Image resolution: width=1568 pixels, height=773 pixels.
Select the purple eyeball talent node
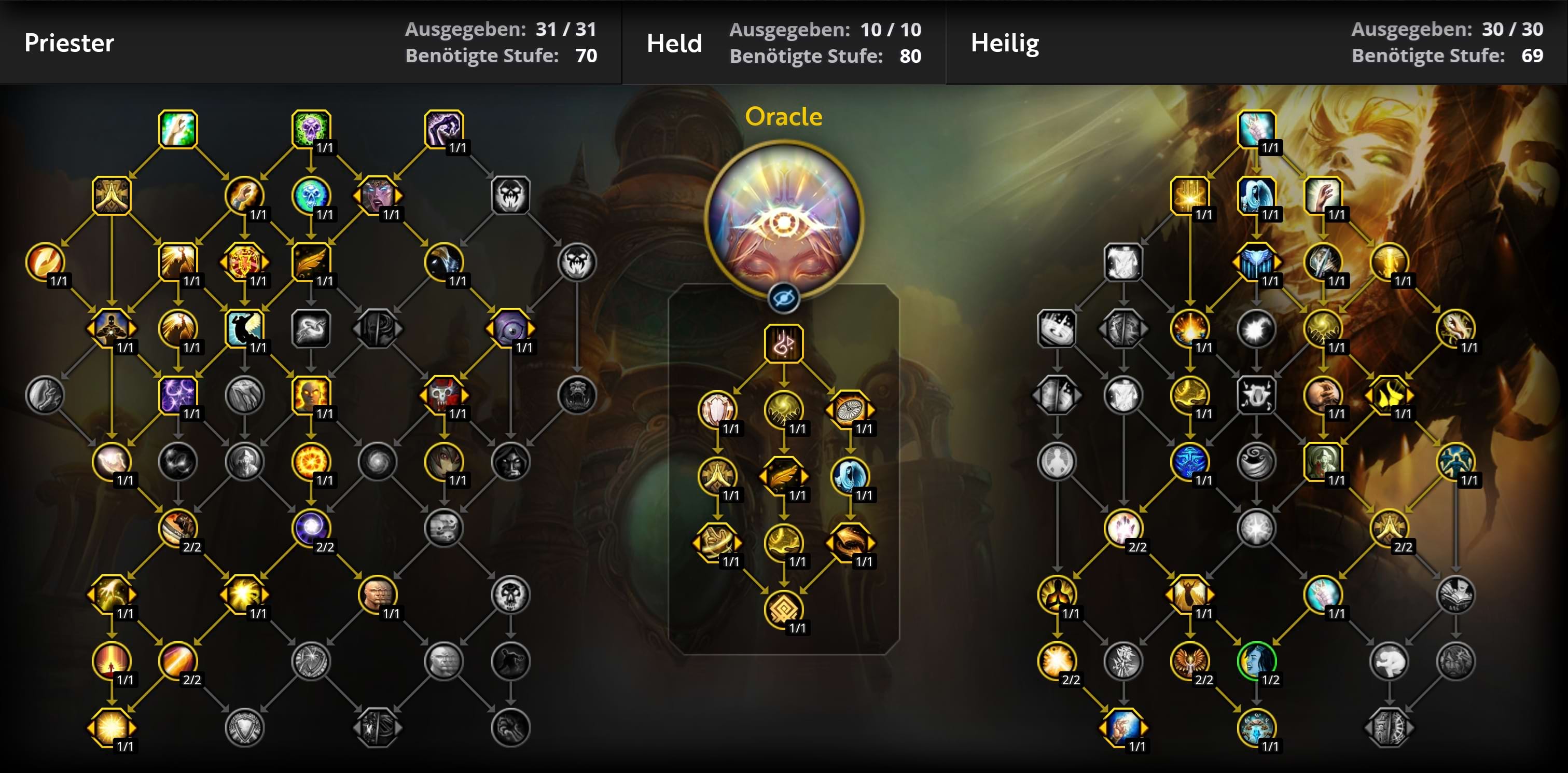510,329
